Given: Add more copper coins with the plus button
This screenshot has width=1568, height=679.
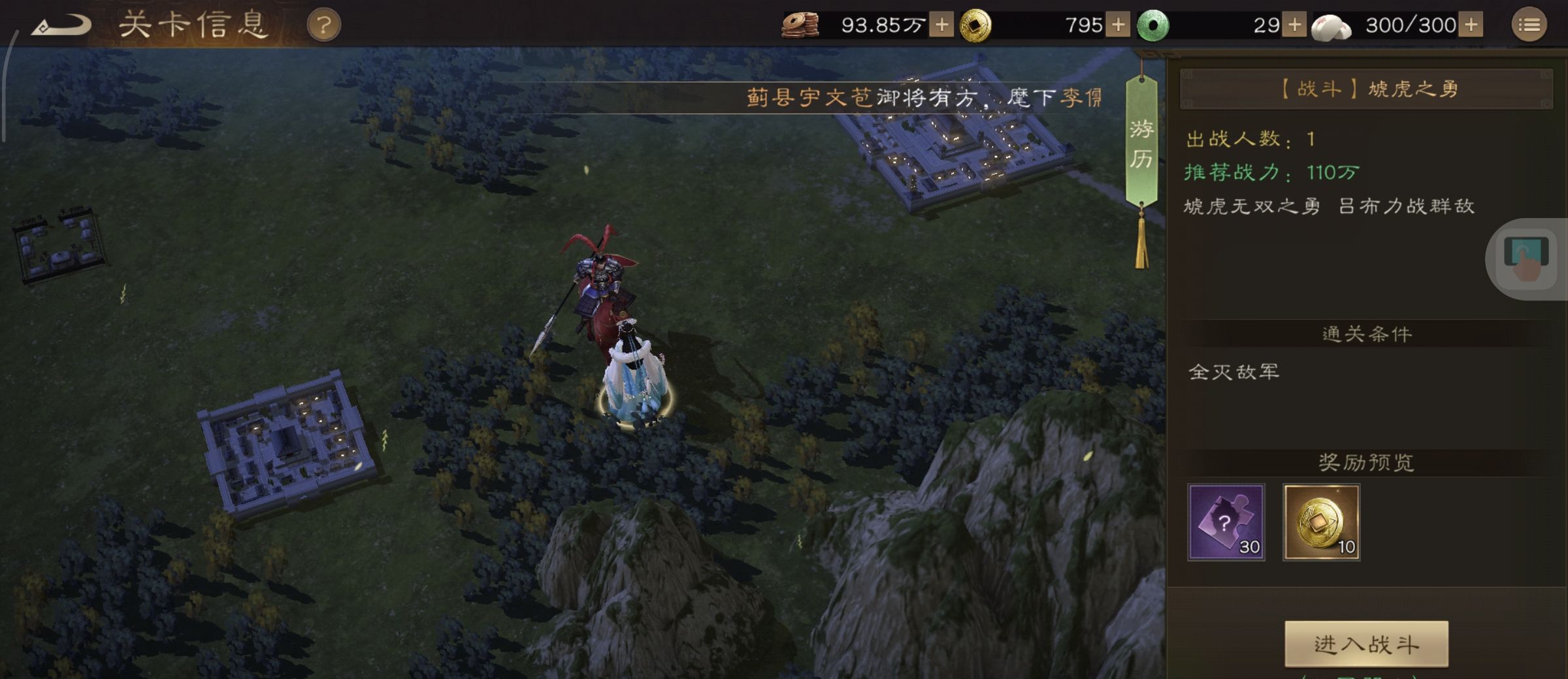Looking at the screenshot, I should (x=941, y=25).
